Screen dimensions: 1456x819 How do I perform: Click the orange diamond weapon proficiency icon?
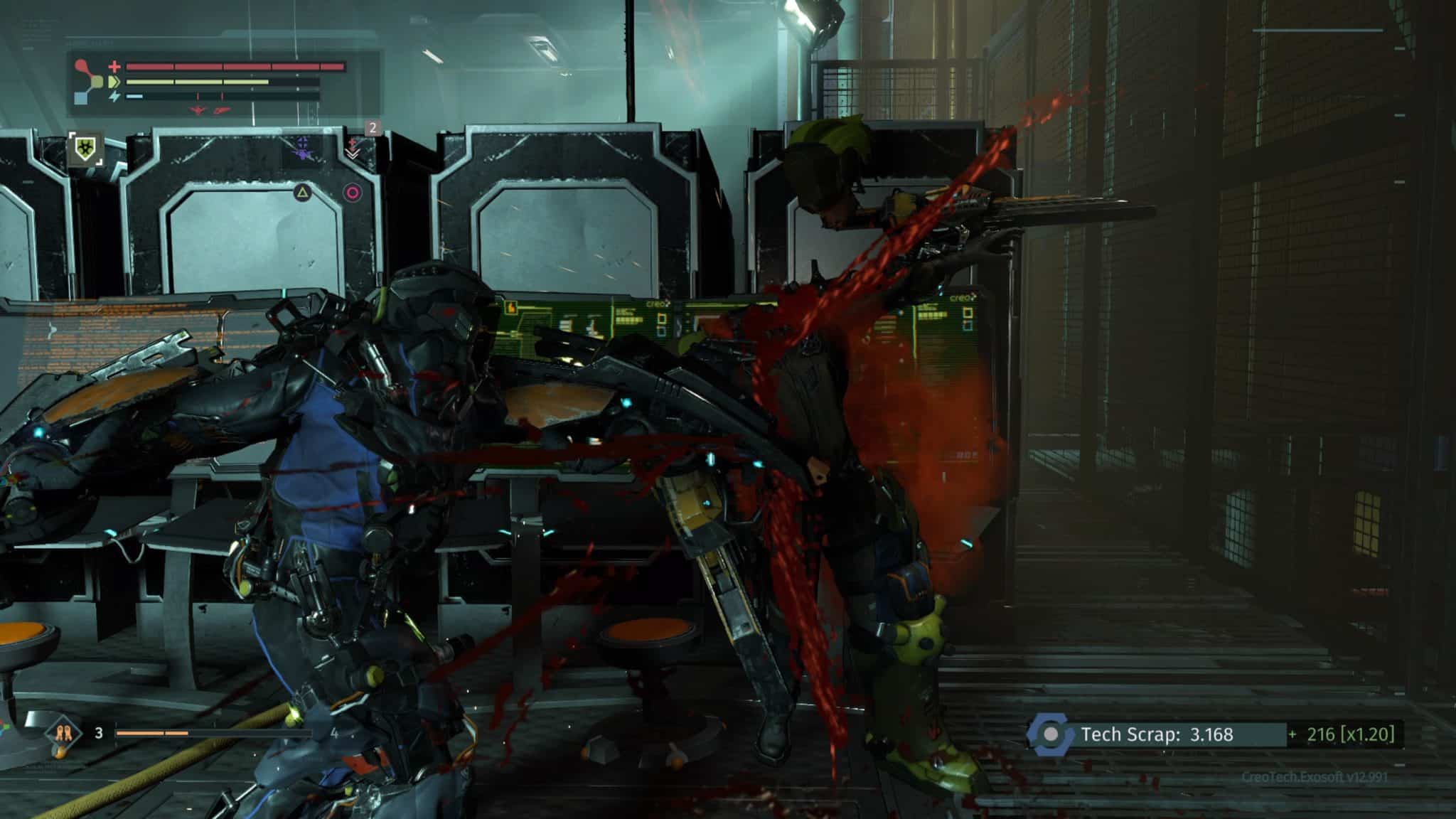point(60,732)
